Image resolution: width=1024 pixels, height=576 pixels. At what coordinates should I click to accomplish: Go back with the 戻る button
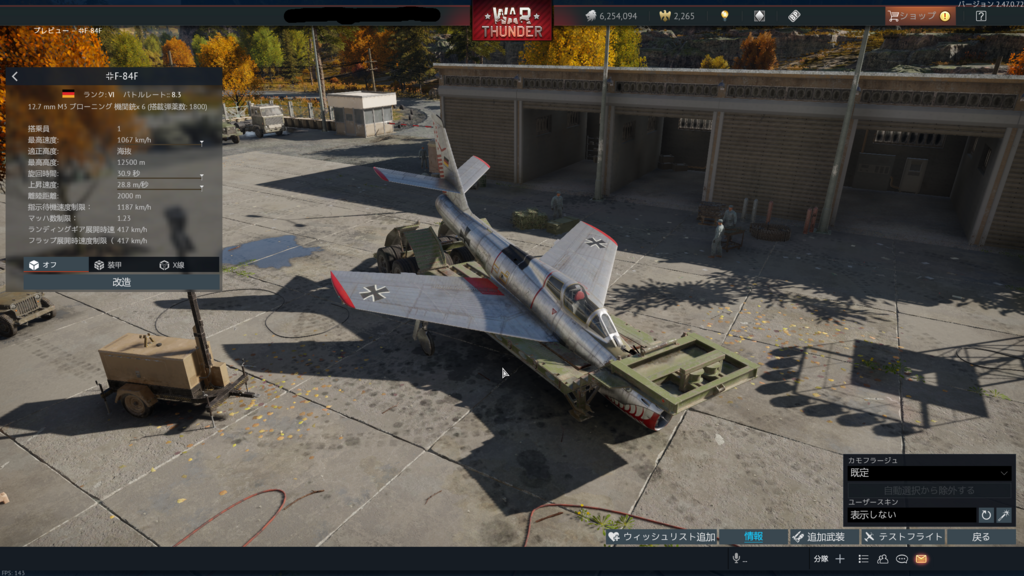981,537
